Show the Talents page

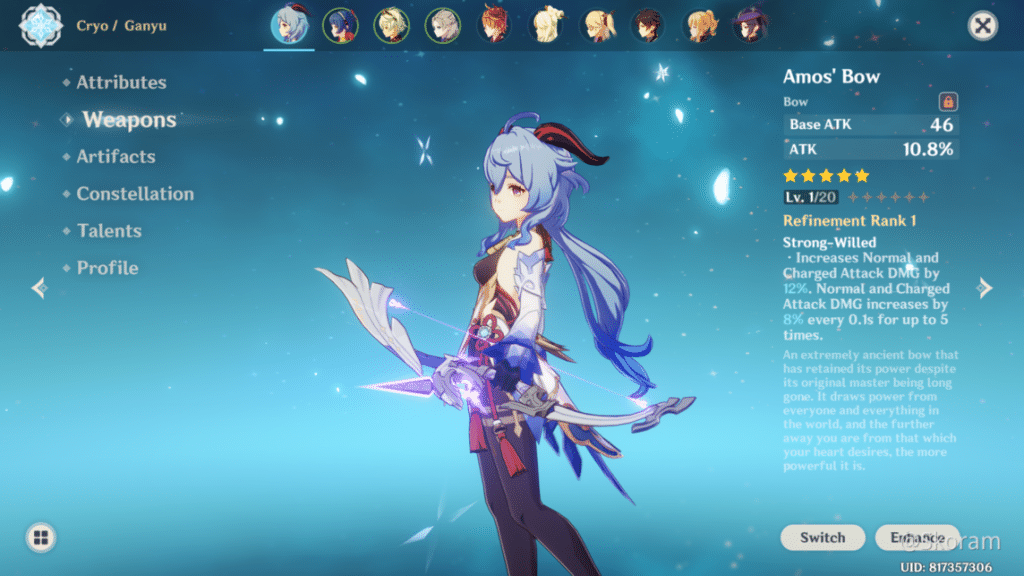109,231
